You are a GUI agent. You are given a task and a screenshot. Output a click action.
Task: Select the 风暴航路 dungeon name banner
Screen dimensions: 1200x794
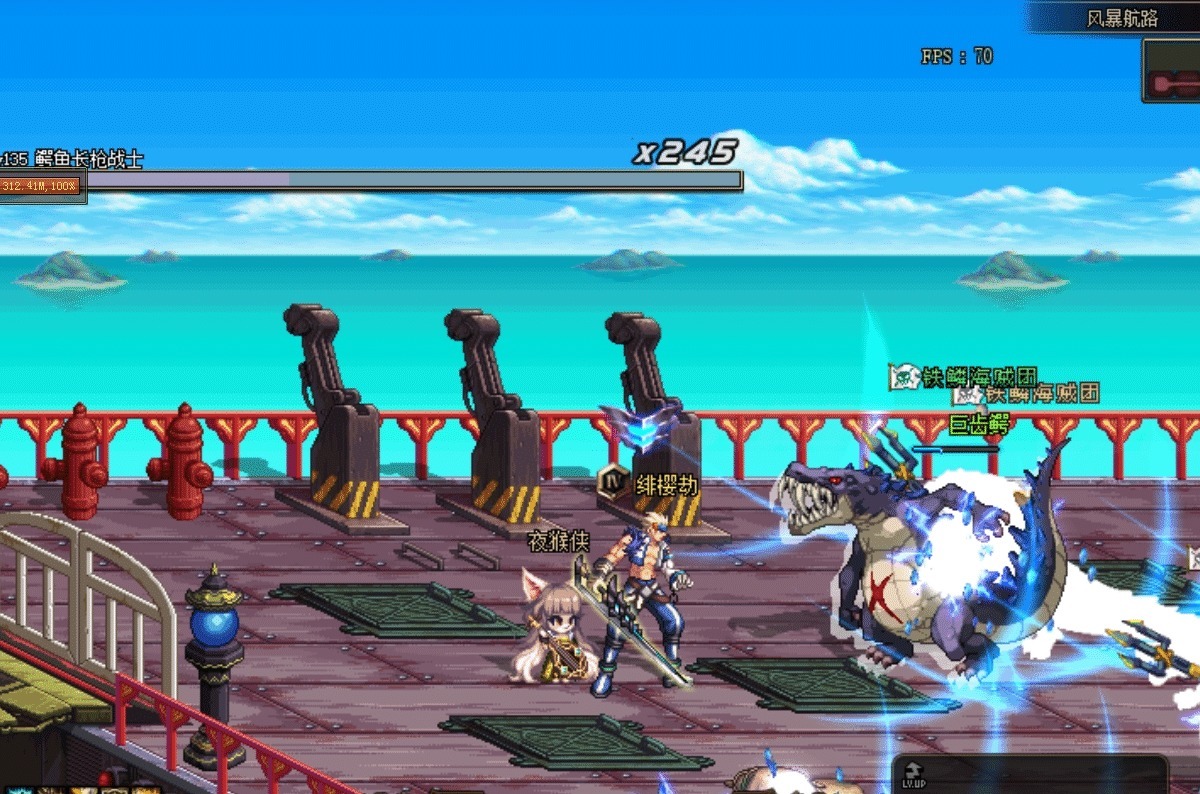click(x=1121, y=18)
